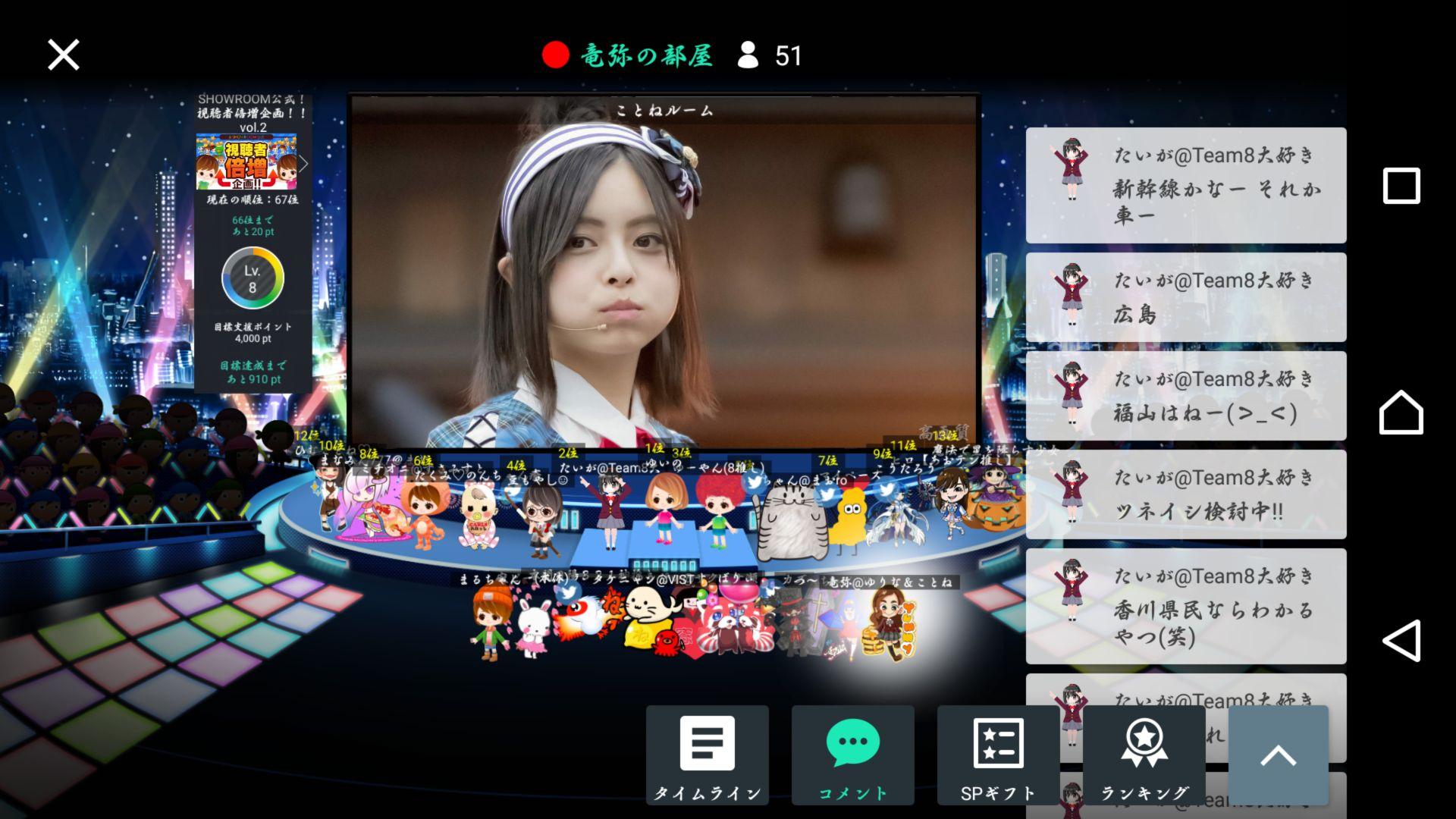The height and width of the screenshot is (819, 1456).
Task: Close the live room with the X
Action: 63,55
